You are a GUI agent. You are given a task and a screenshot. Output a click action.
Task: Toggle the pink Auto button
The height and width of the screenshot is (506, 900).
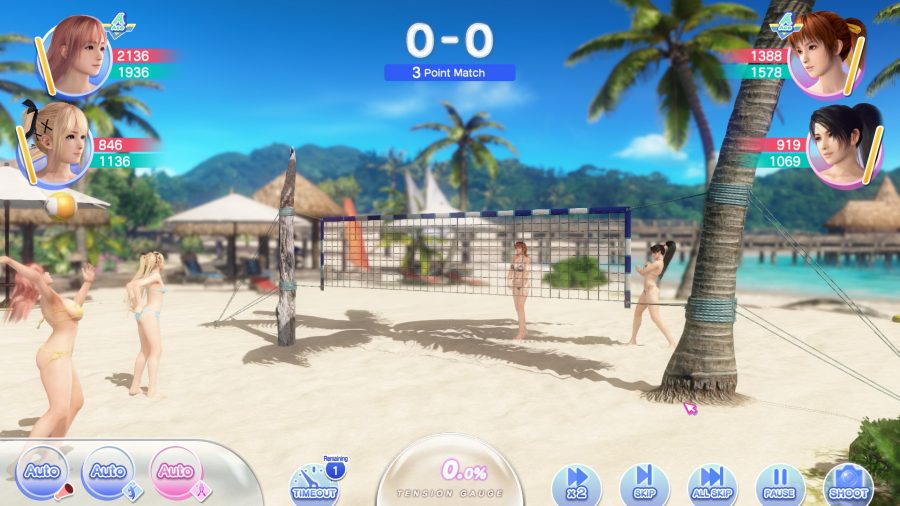pyautogui.click(x=176, y=472)
